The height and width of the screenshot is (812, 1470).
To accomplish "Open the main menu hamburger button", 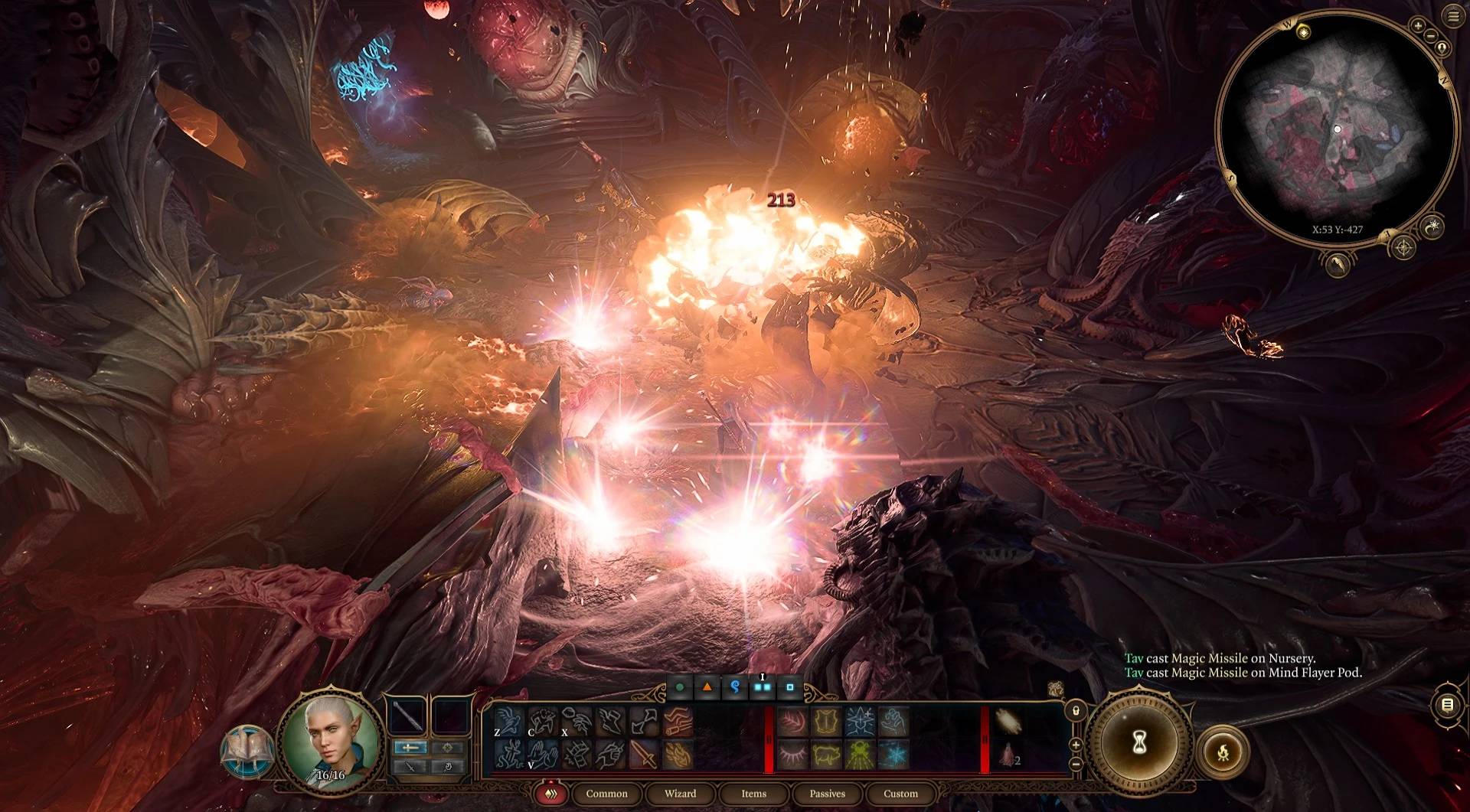I will pos(1453,17).
